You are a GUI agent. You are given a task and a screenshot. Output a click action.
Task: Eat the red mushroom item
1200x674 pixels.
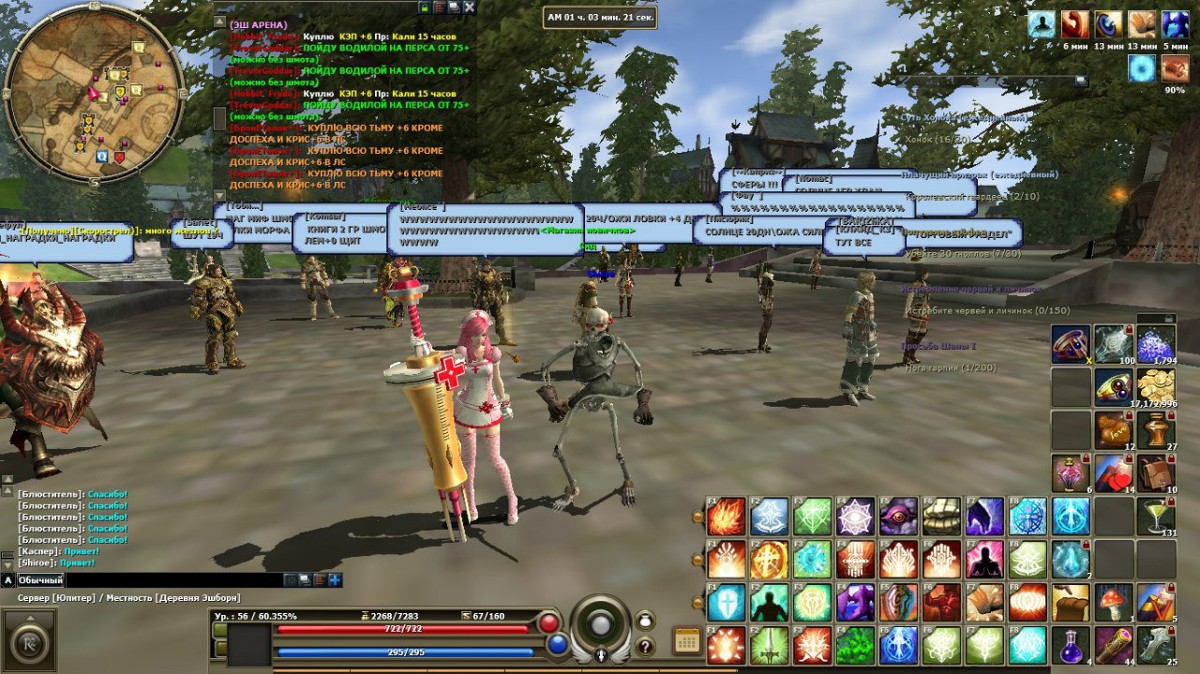tap(1113, 602)
